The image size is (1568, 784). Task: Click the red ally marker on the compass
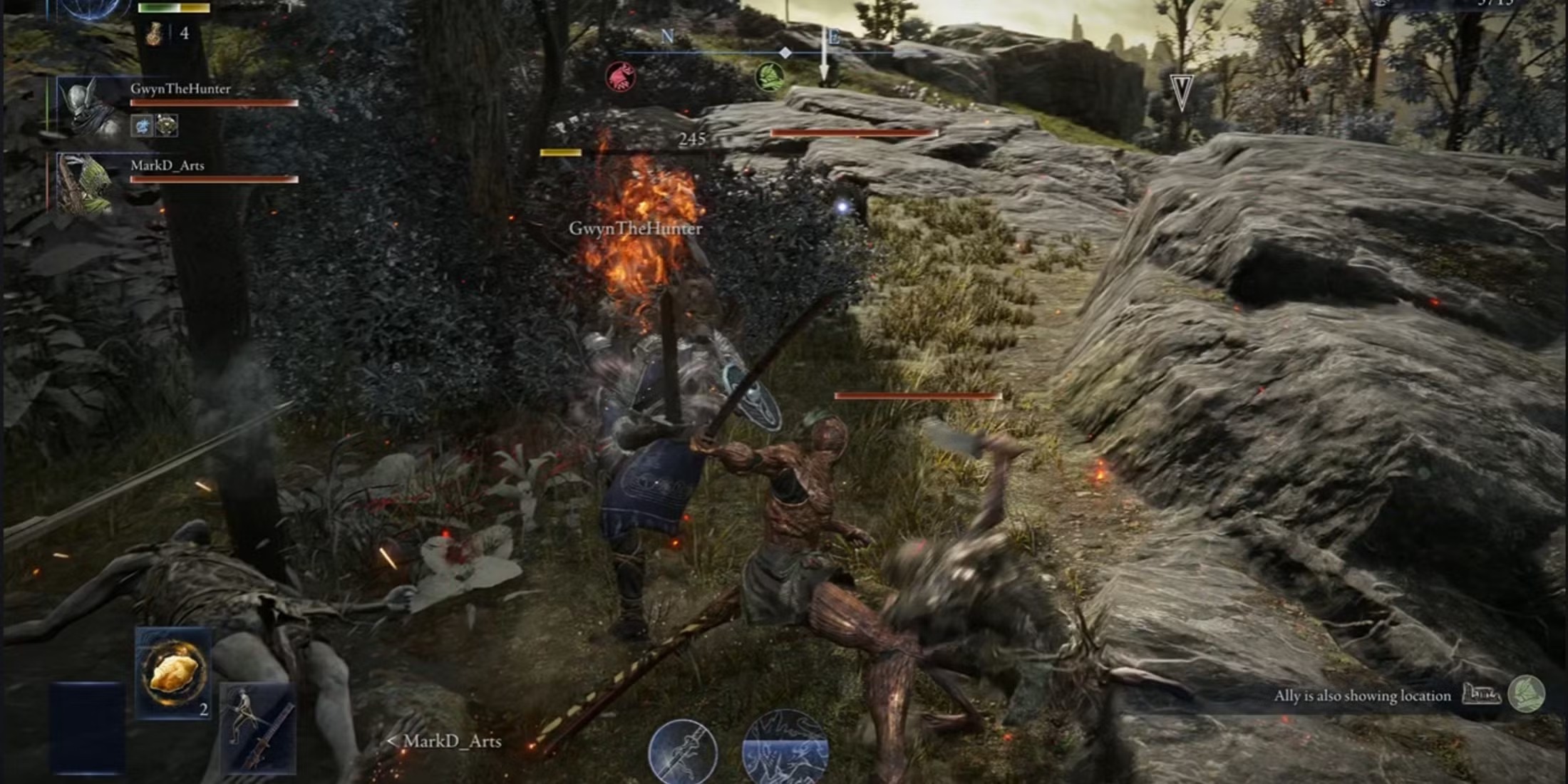[x=621, y=77]
